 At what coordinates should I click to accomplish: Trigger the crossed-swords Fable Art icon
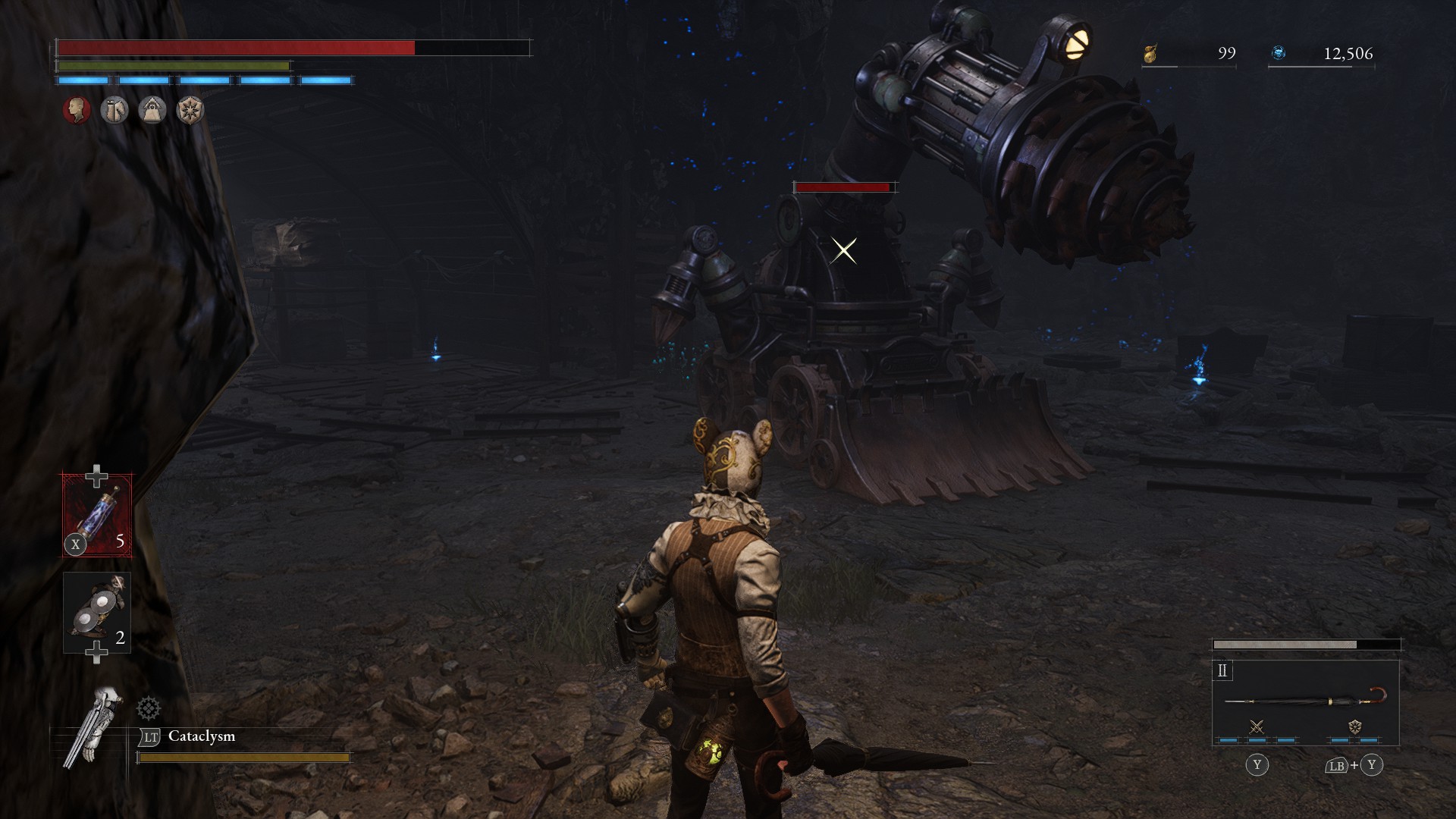click(x=1257, y=727)
